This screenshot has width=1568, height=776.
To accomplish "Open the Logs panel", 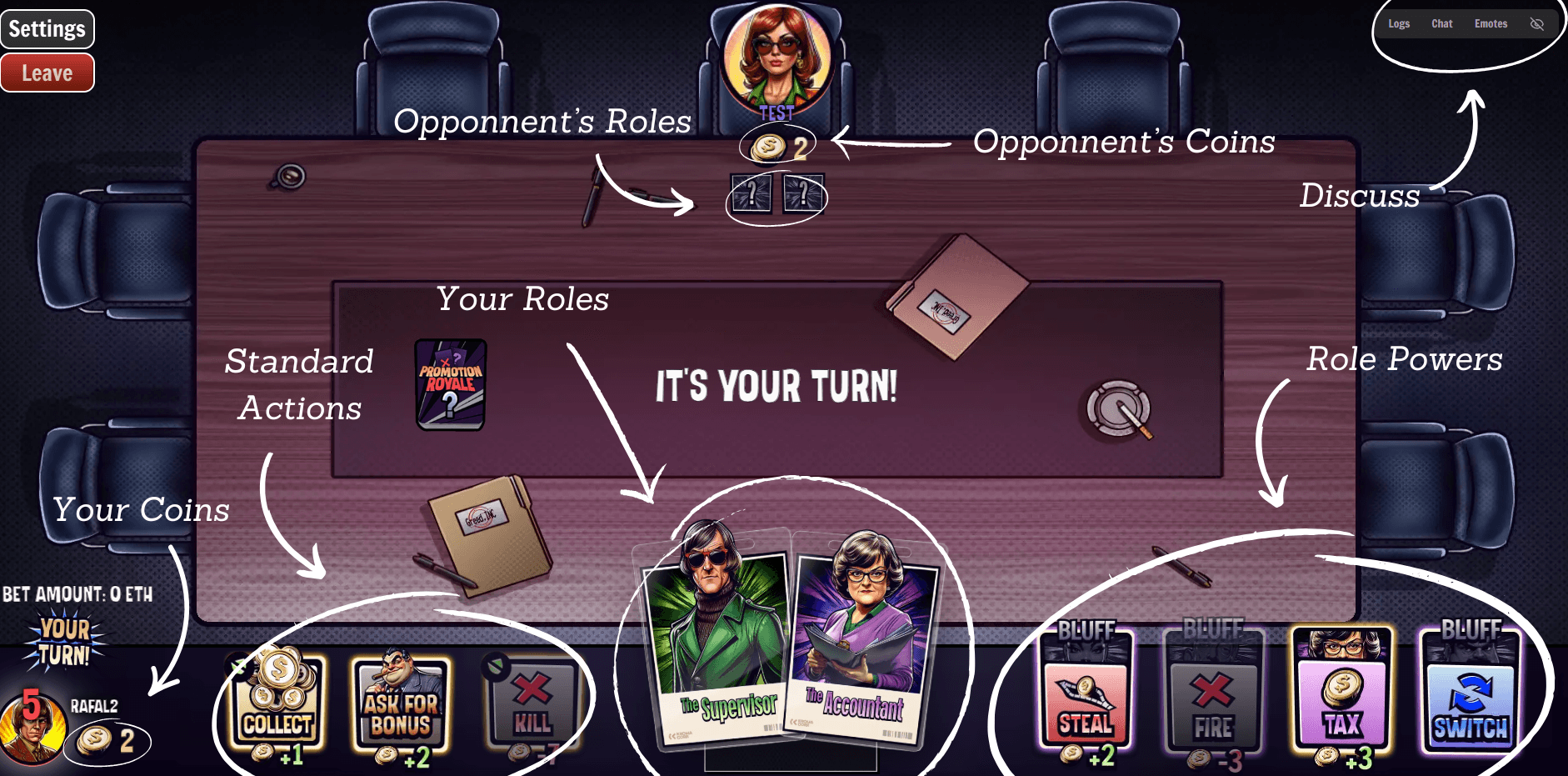I will pyautogui.click(x=1399, y=23).
